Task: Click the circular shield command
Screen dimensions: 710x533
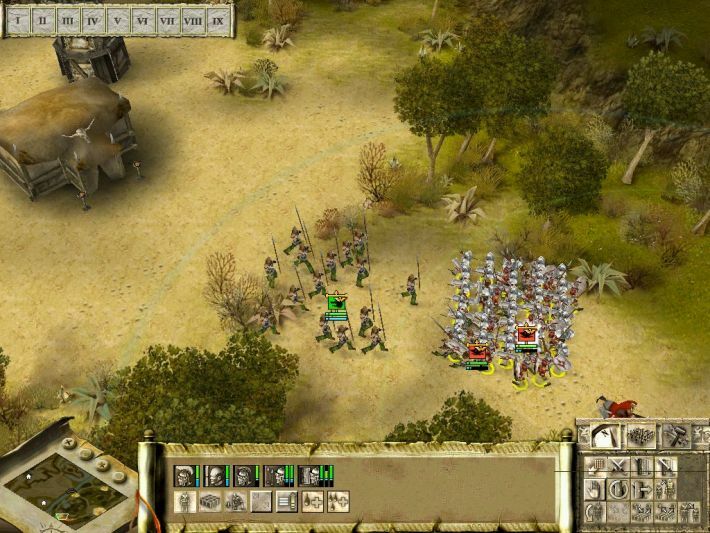Action: pyautogui.click(x=618, y=489)
